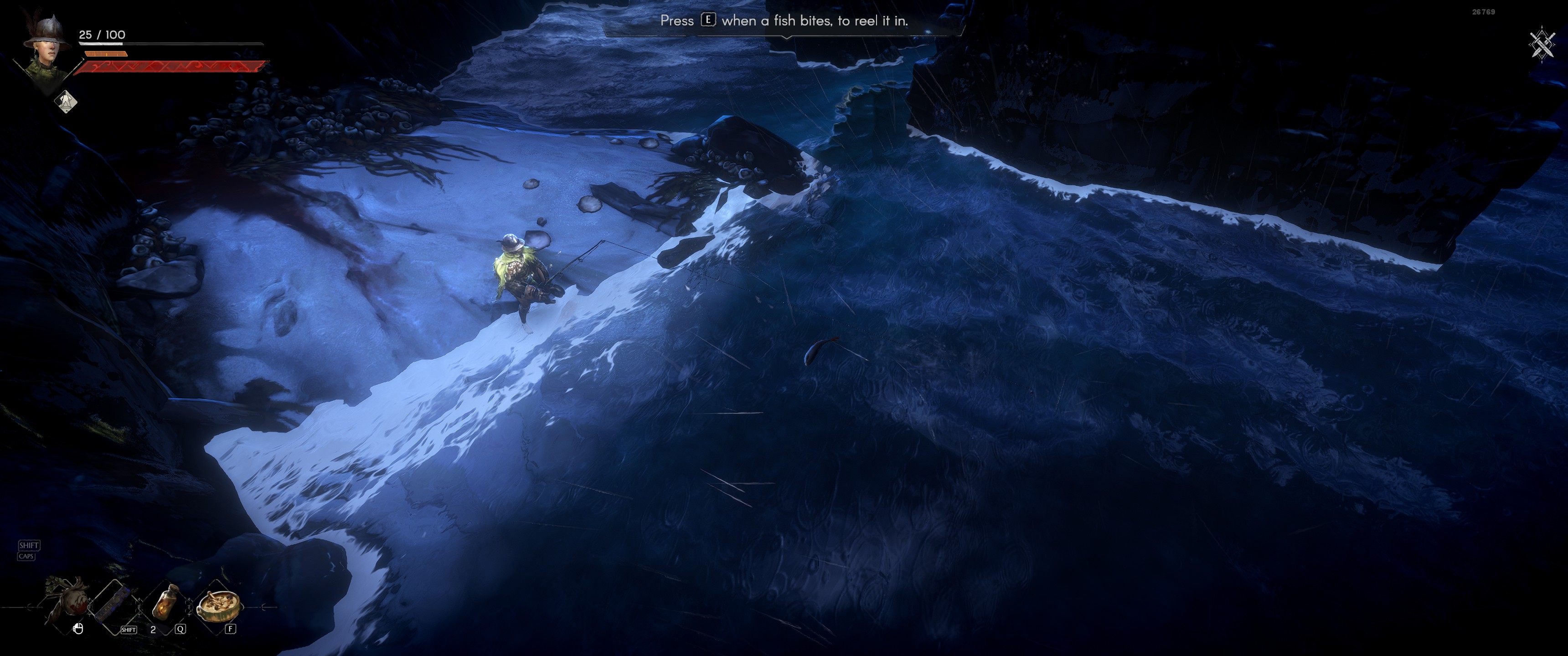Image resolution: width=1568 pixels, height=656 pixels.
Task: Select the mushroom soup bowl slot
Action: (x=217, y=604)
